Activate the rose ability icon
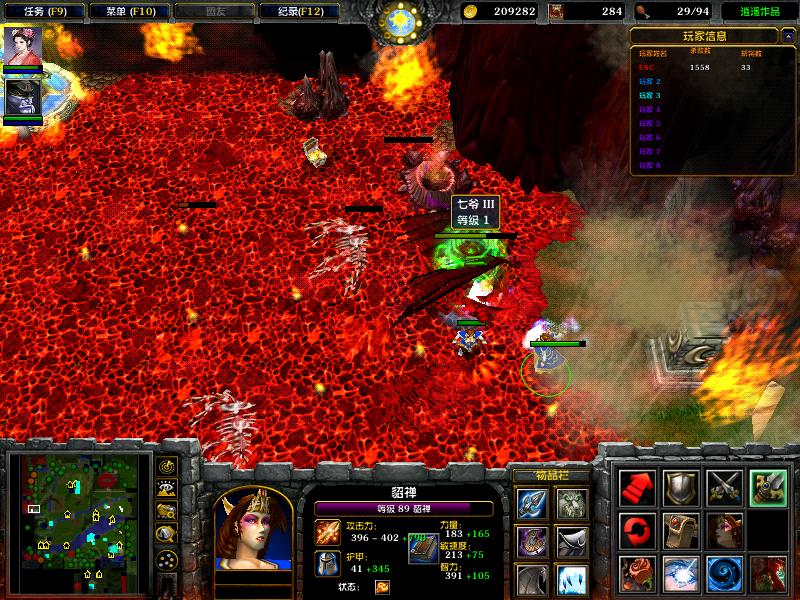 click(637, 573)
